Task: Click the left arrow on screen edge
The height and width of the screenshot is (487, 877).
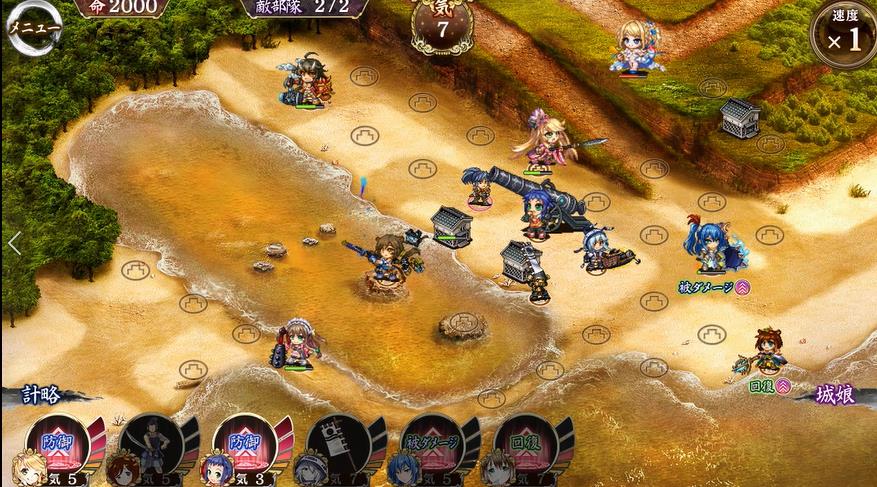Action: pos(14,243)
